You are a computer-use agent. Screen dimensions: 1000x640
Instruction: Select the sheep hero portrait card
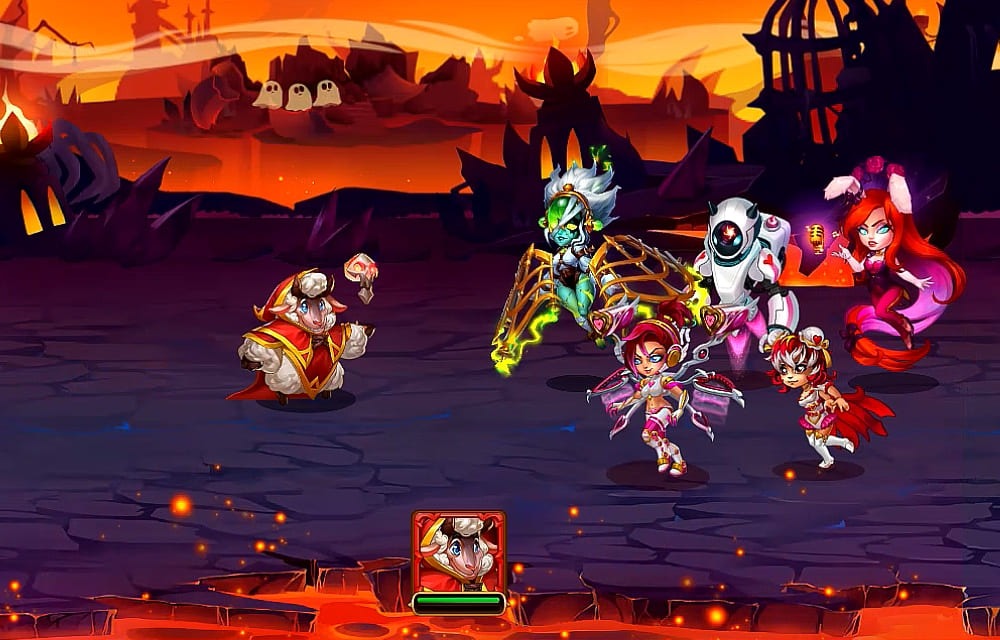pyautogui.click(x=458, y=553)
